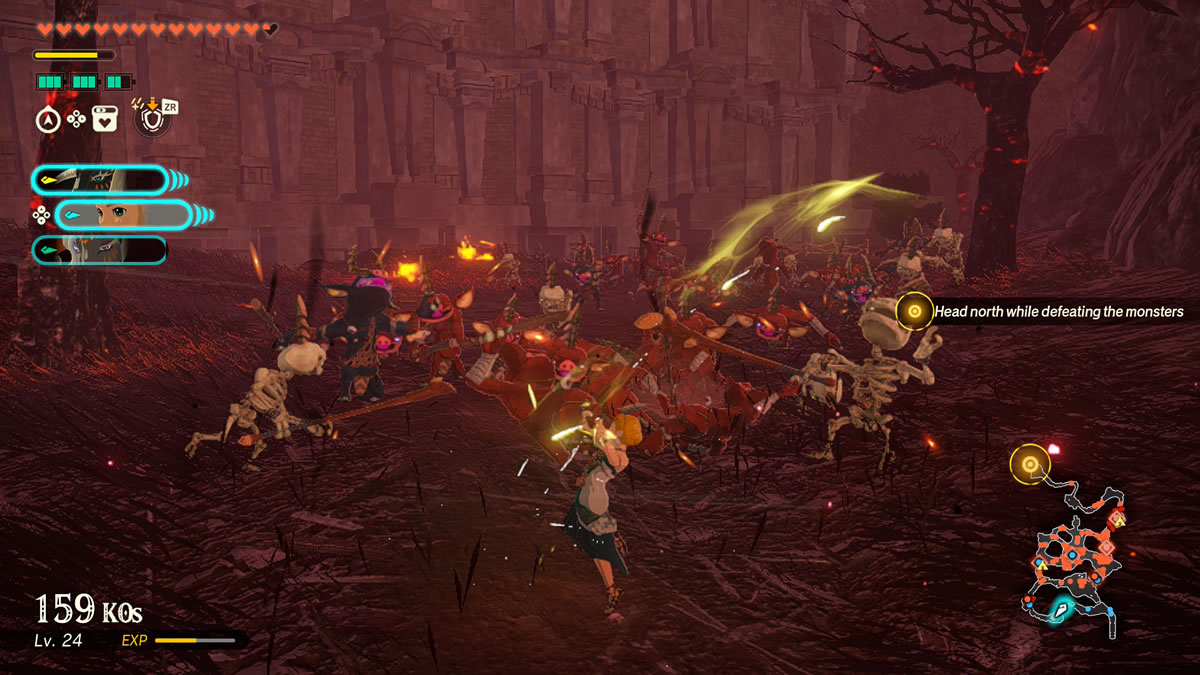Screen dimensions: 1200x675
Task: Switch to the horned character portrait
Action: coord(99,180)
